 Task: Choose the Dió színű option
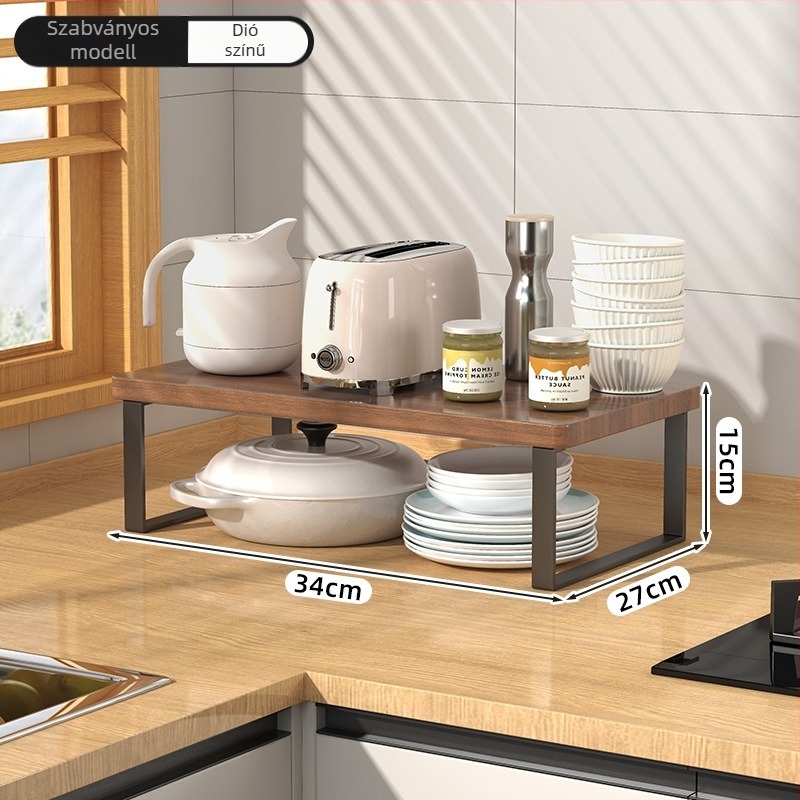[247, 41]
